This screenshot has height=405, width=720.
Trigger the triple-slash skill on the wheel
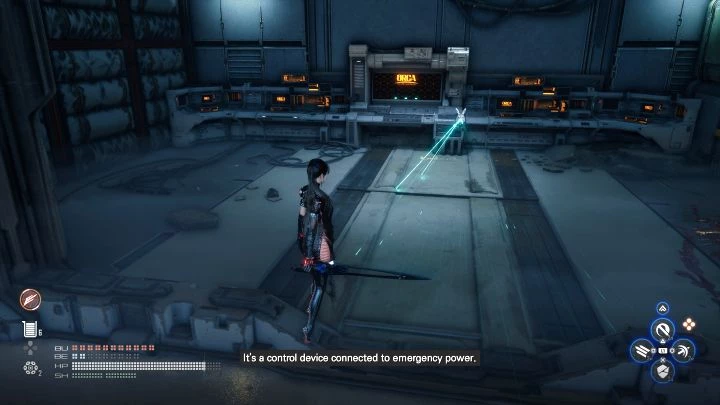point(640,350)
